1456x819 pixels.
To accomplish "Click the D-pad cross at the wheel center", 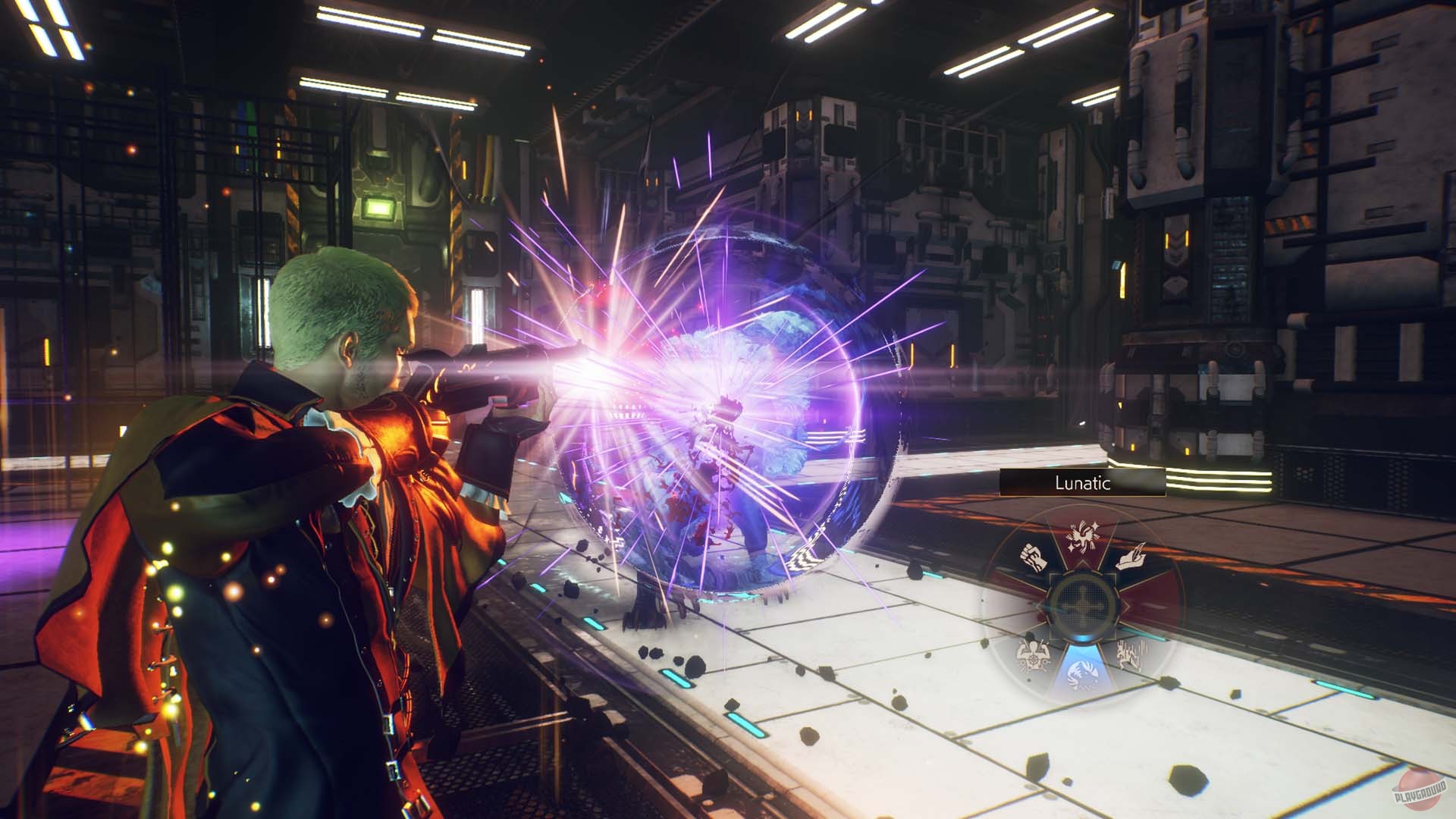I will pyautogui.click(x=1083, y=604).
